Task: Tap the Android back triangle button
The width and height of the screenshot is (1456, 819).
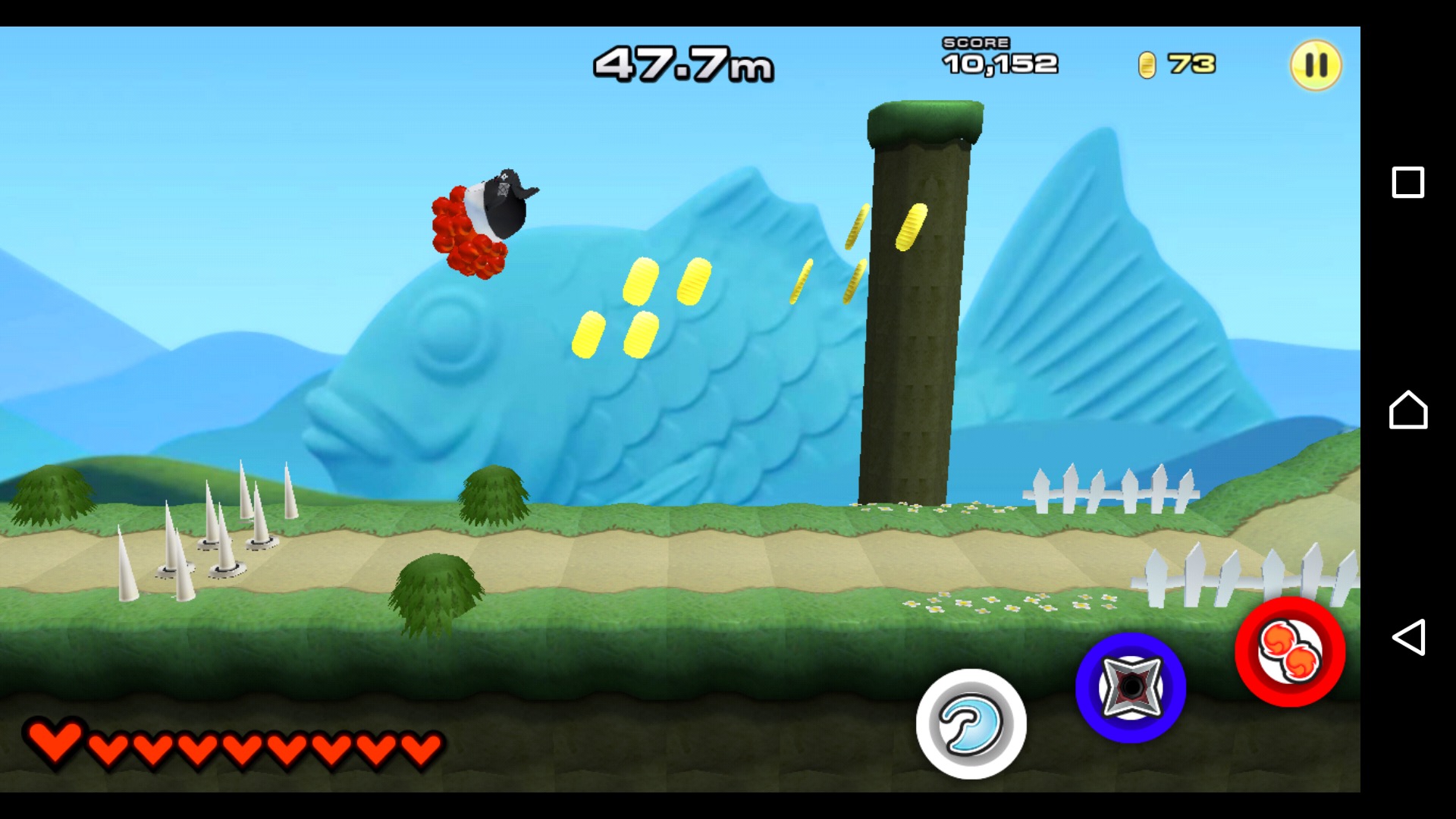Action: [x=1407, y=637]
